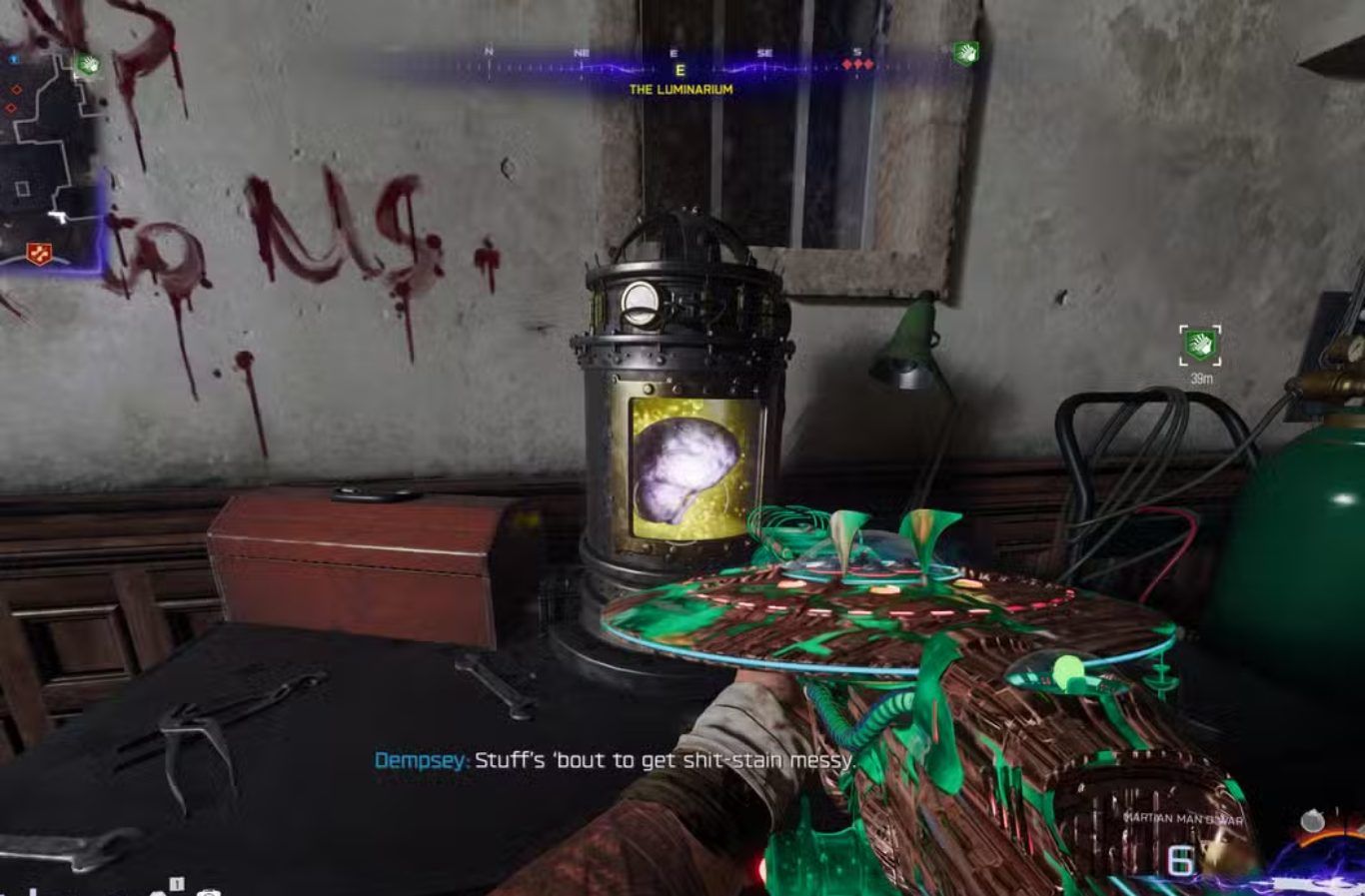Click the green hand marker on compass
Image resolution: width=1365 pixels, height=896 pixels.
[x=965, y=53]
